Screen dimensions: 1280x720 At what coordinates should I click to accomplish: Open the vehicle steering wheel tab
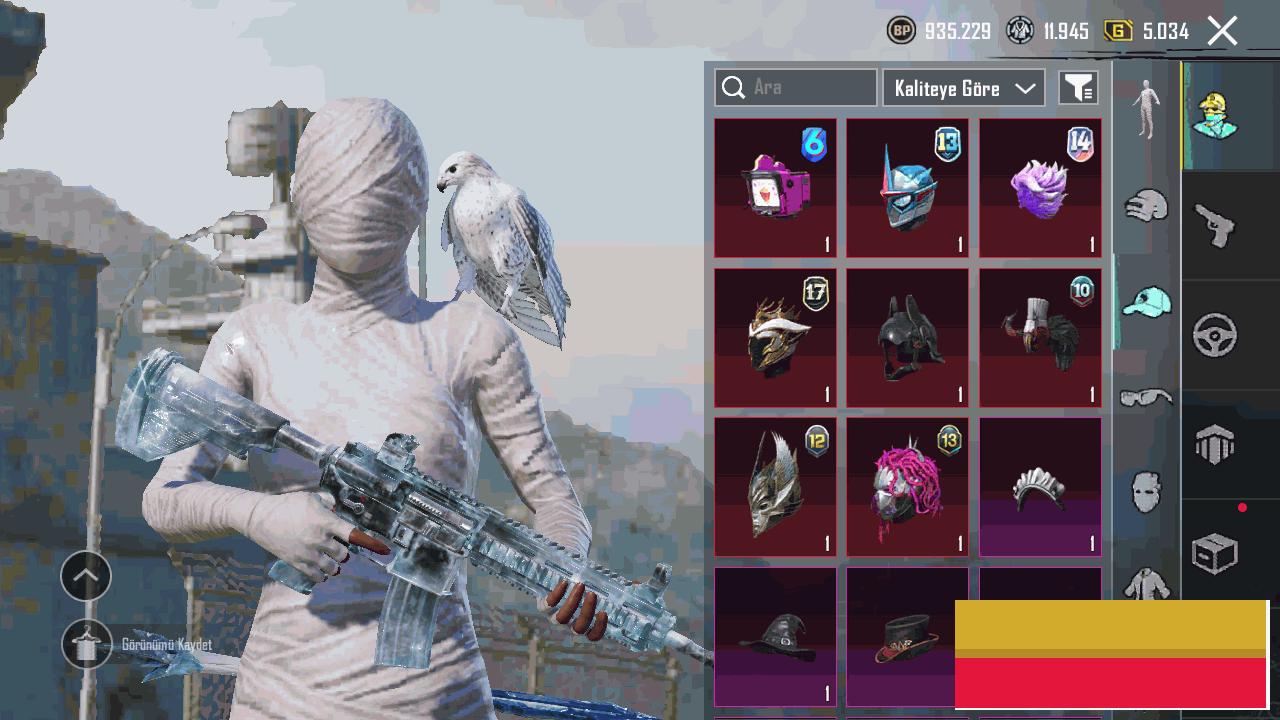coord(1215,335)
